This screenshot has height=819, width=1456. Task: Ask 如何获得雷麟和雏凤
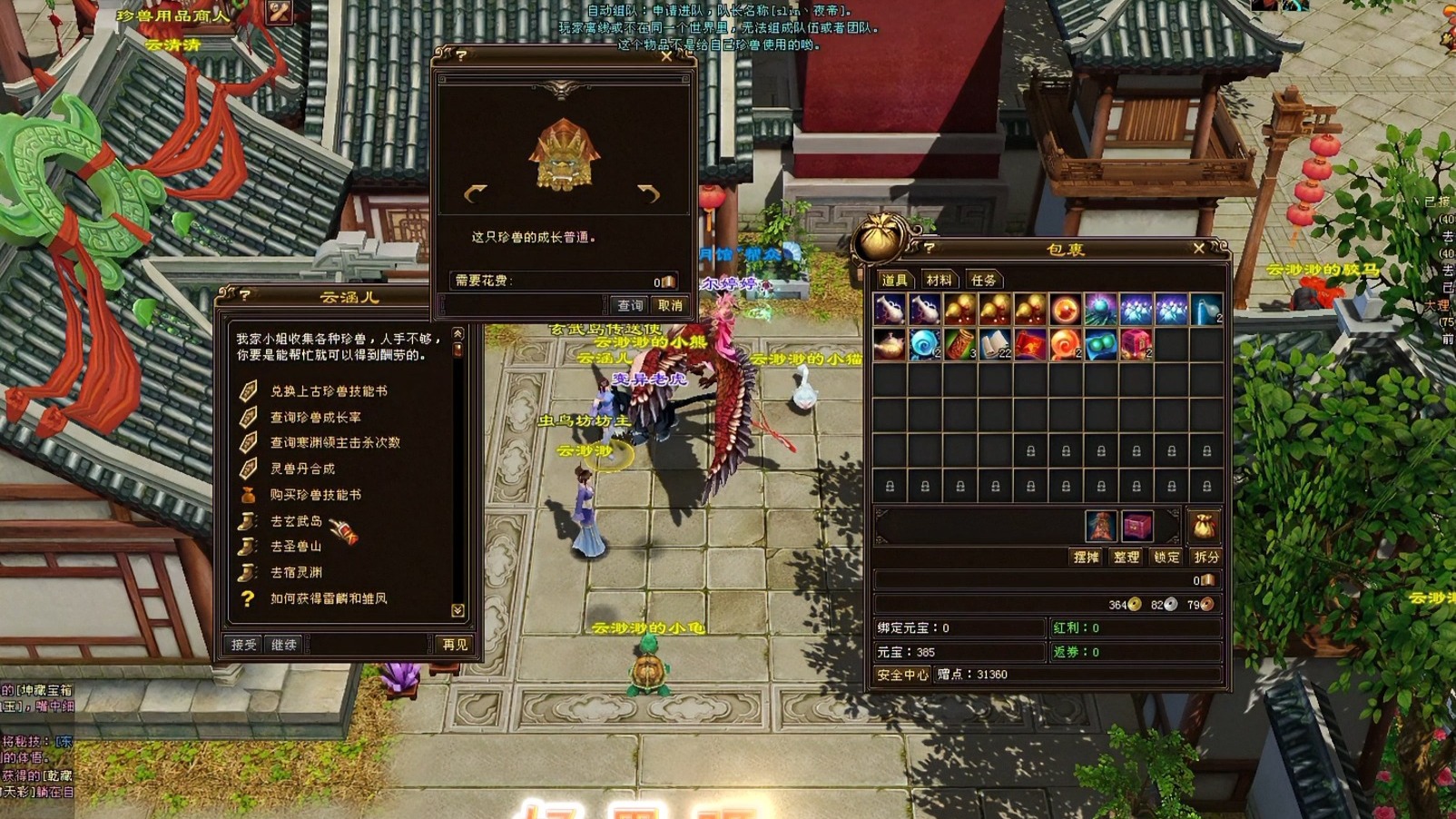tap(329, 599)
